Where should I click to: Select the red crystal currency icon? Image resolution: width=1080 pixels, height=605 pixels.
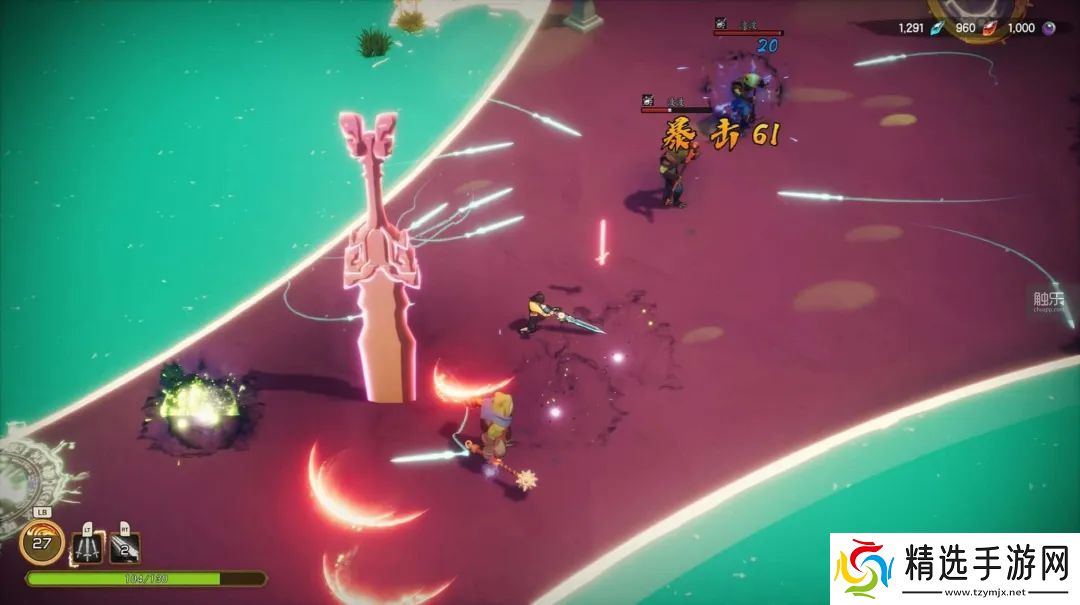coord(988,28)
